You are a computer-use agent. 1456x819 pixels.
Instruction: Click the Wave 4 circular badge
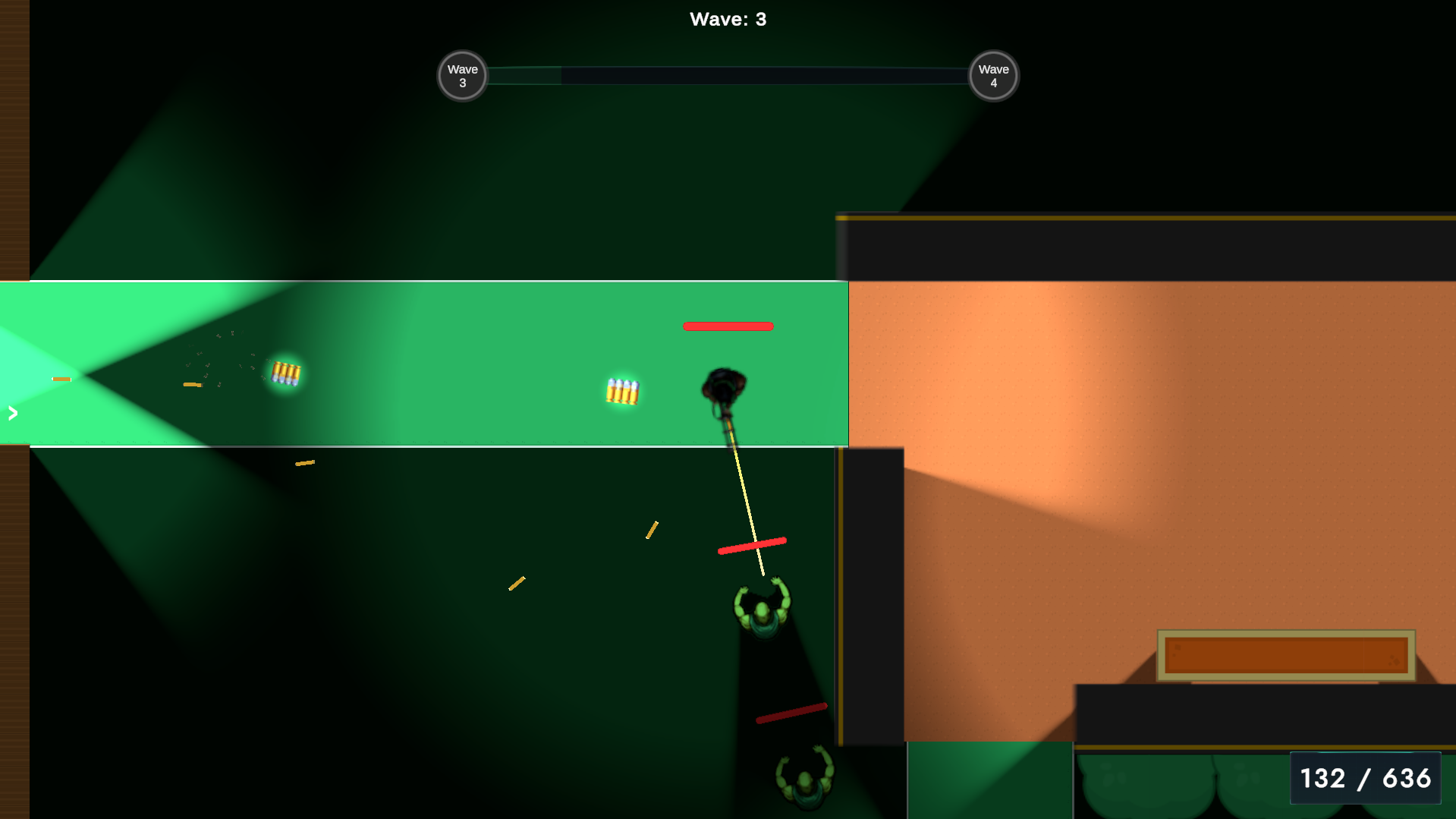tap(992, 75)
